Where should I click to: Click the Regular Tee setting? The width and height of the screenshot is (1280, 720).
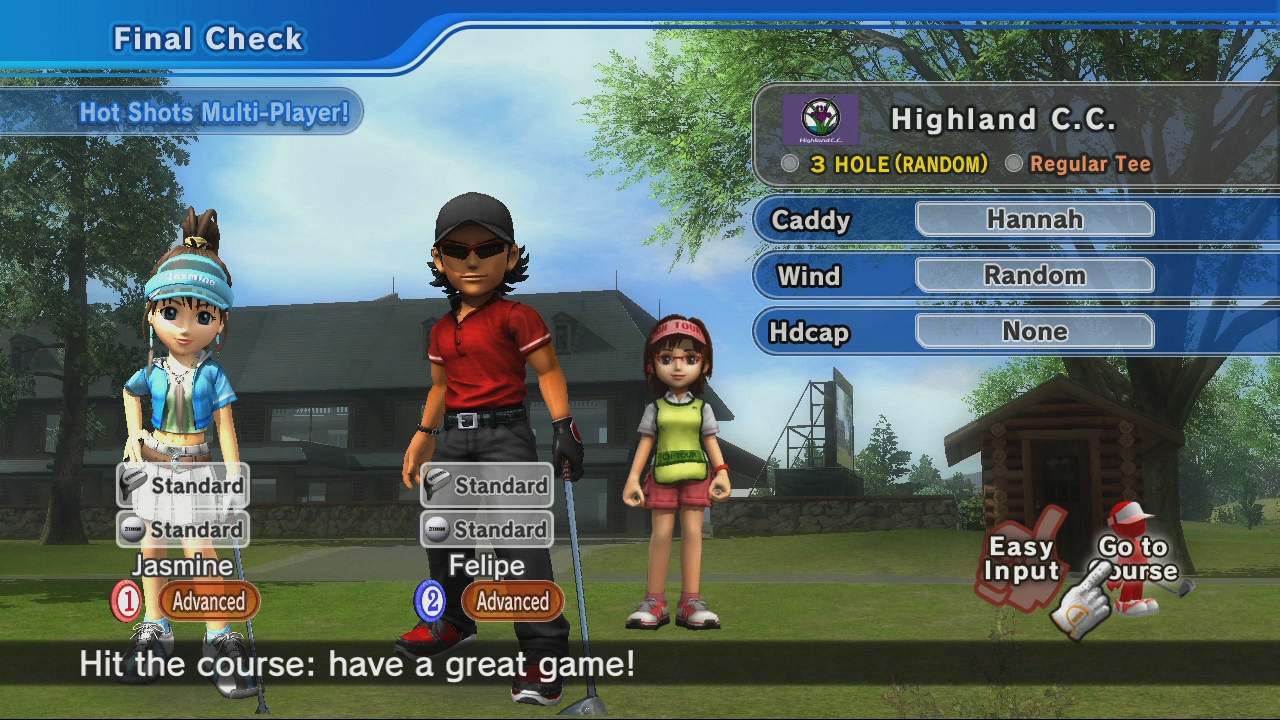tap(1090, 165)
